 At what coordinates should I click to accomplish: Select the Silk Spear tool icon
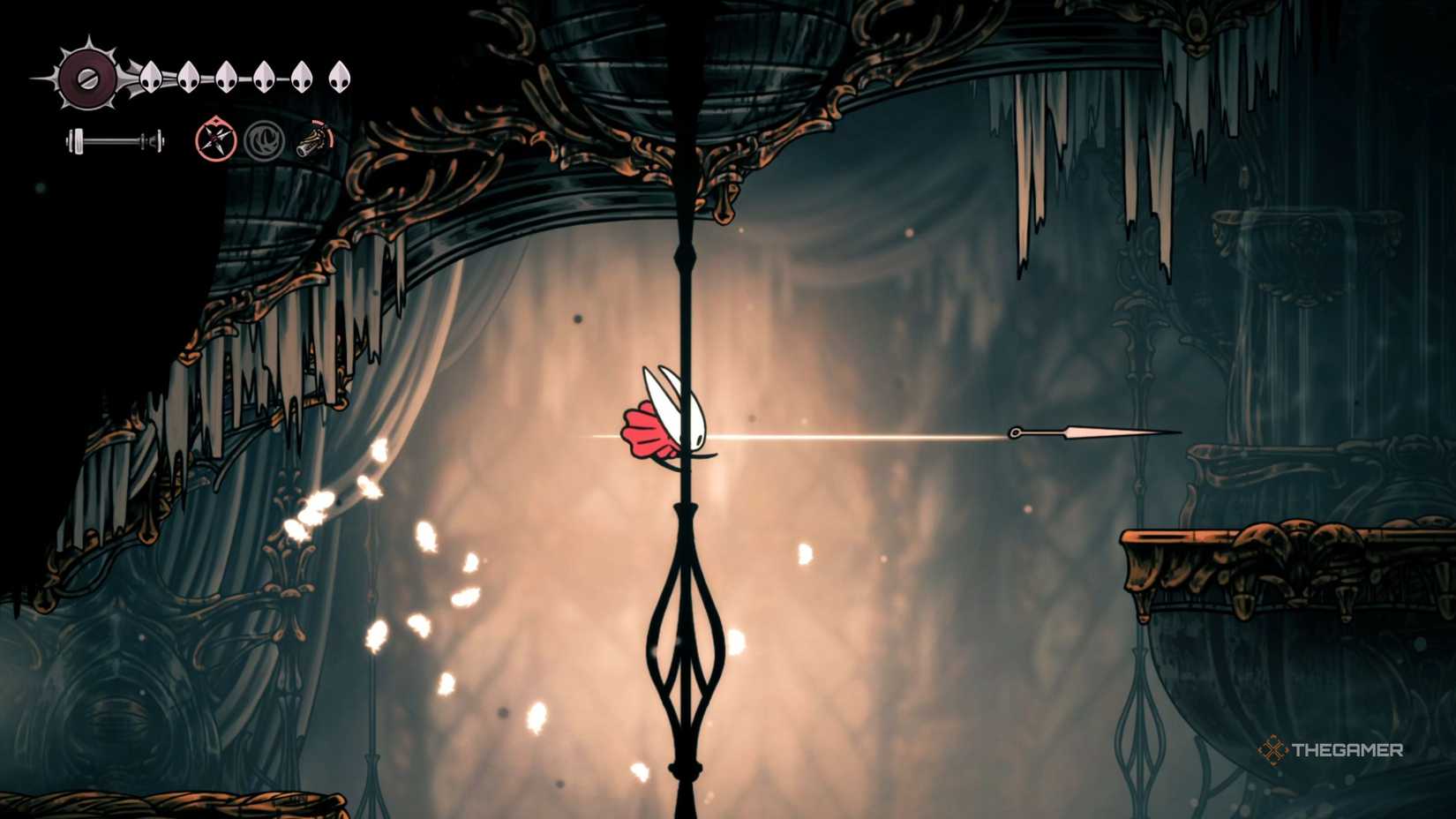[313, 139]
